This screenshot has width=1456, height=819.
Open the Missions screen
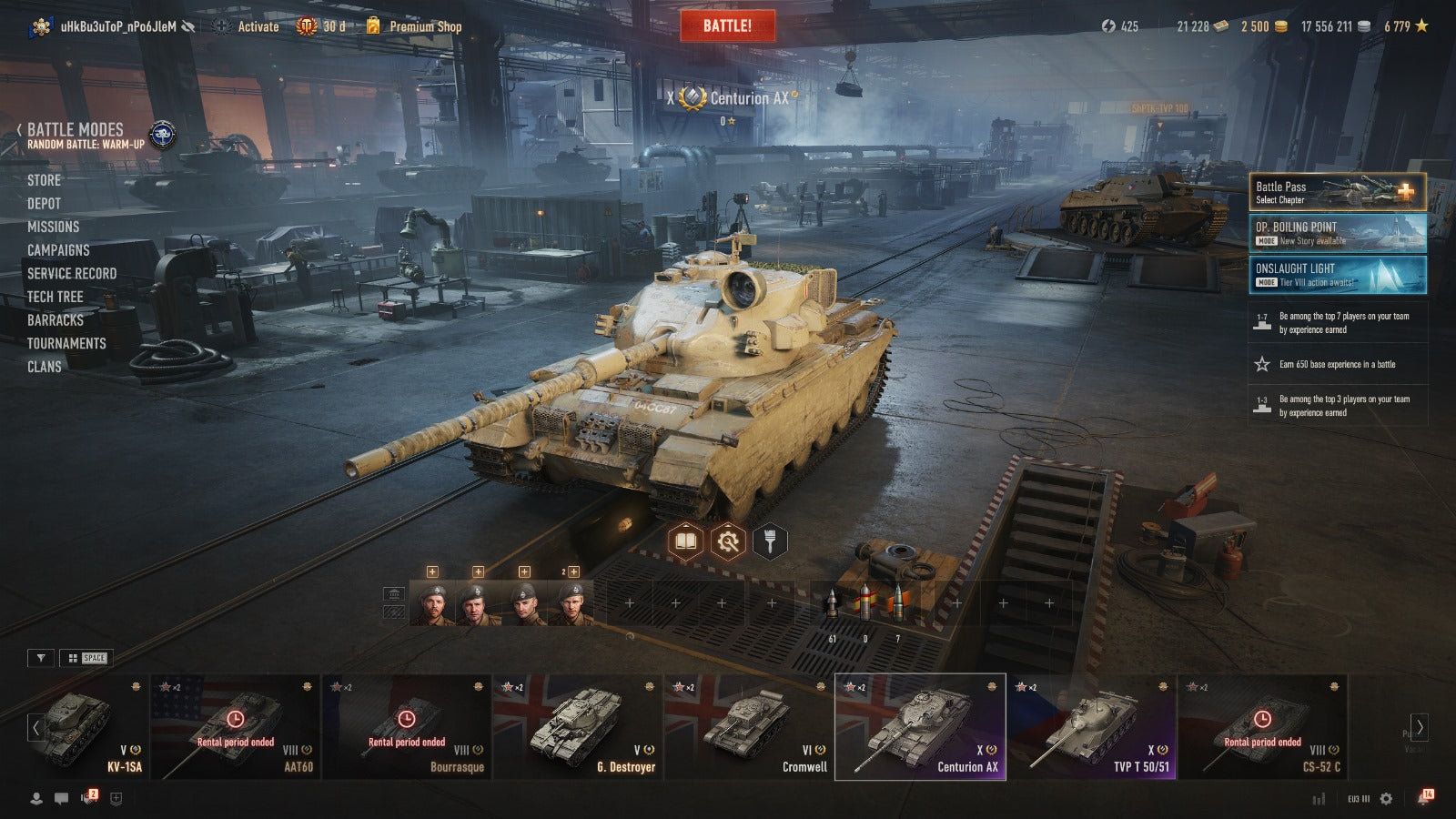click(x=53, y=227)
